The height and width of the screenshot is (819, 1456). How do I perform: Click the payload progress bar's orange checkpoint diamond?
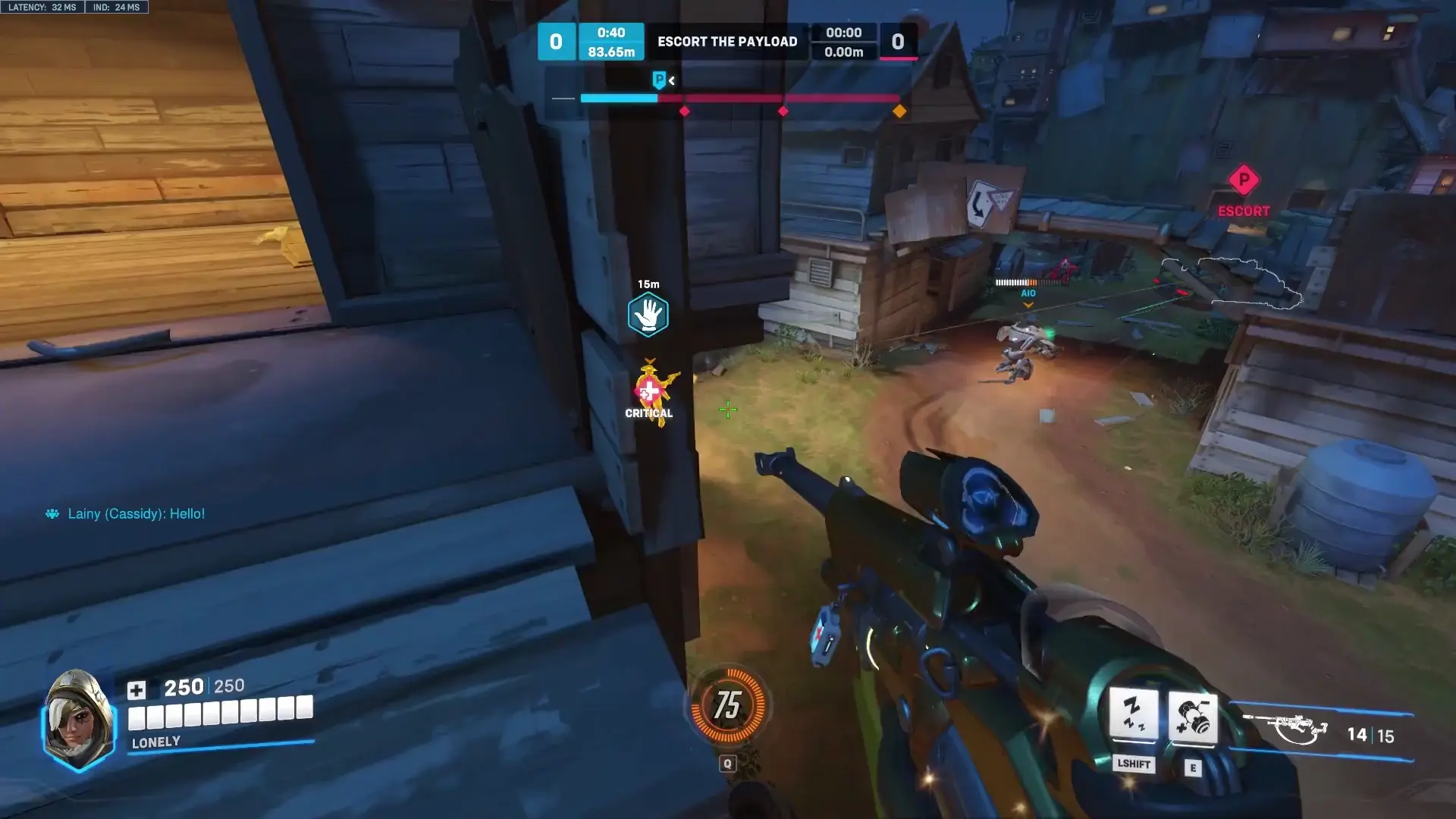pos(900,110)
